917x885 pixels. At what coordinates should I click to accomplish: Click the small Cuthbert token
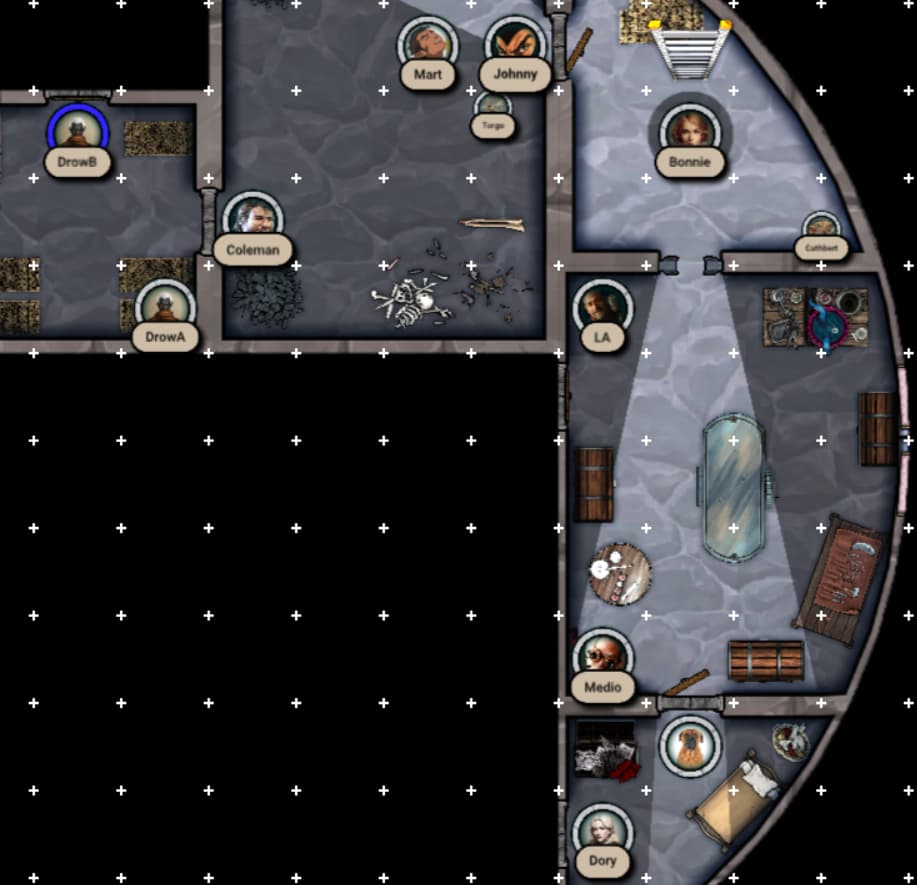pos(820,228)
